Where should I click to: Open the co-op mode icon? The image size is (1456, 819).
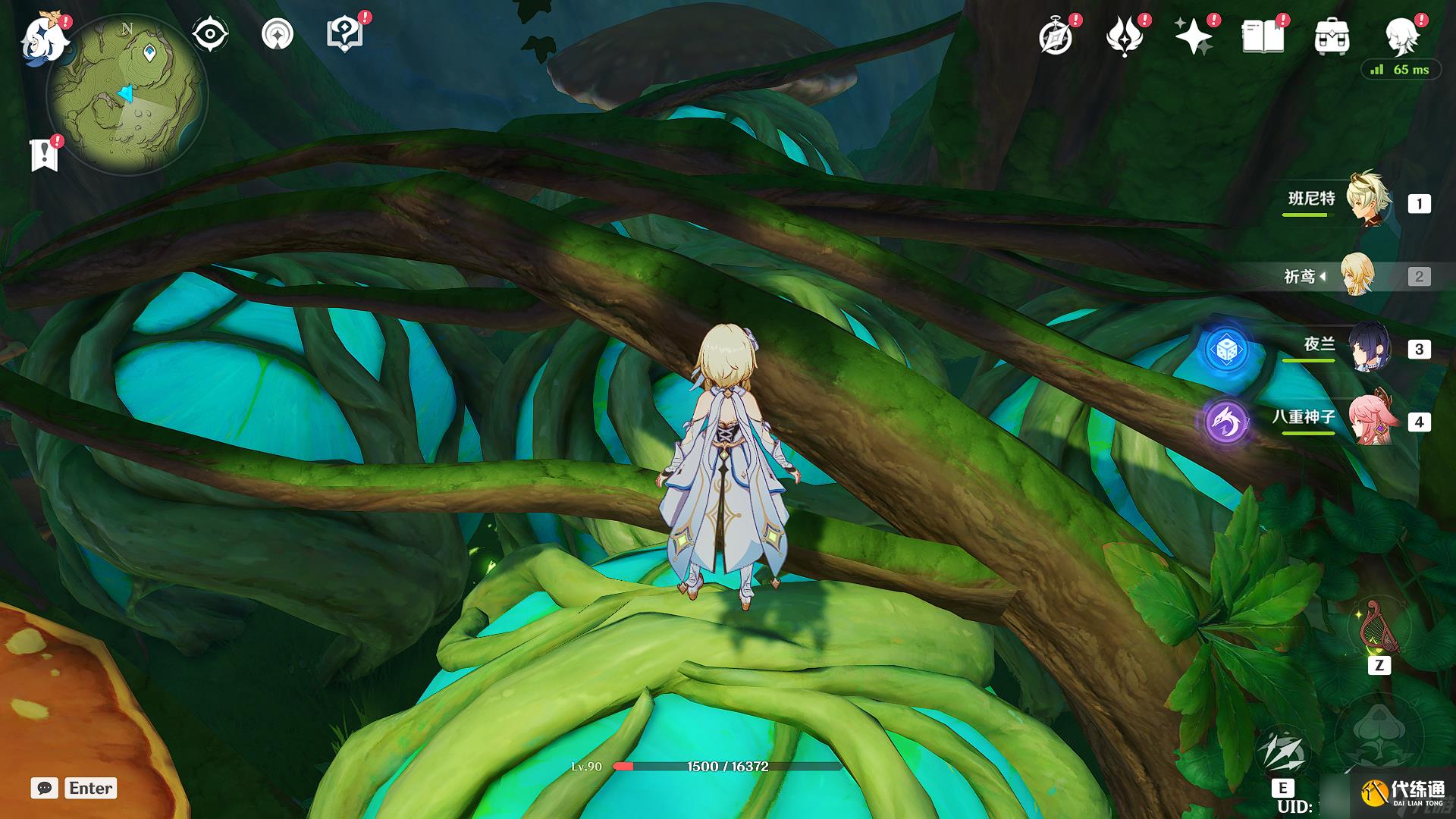(x=277, y=34)
